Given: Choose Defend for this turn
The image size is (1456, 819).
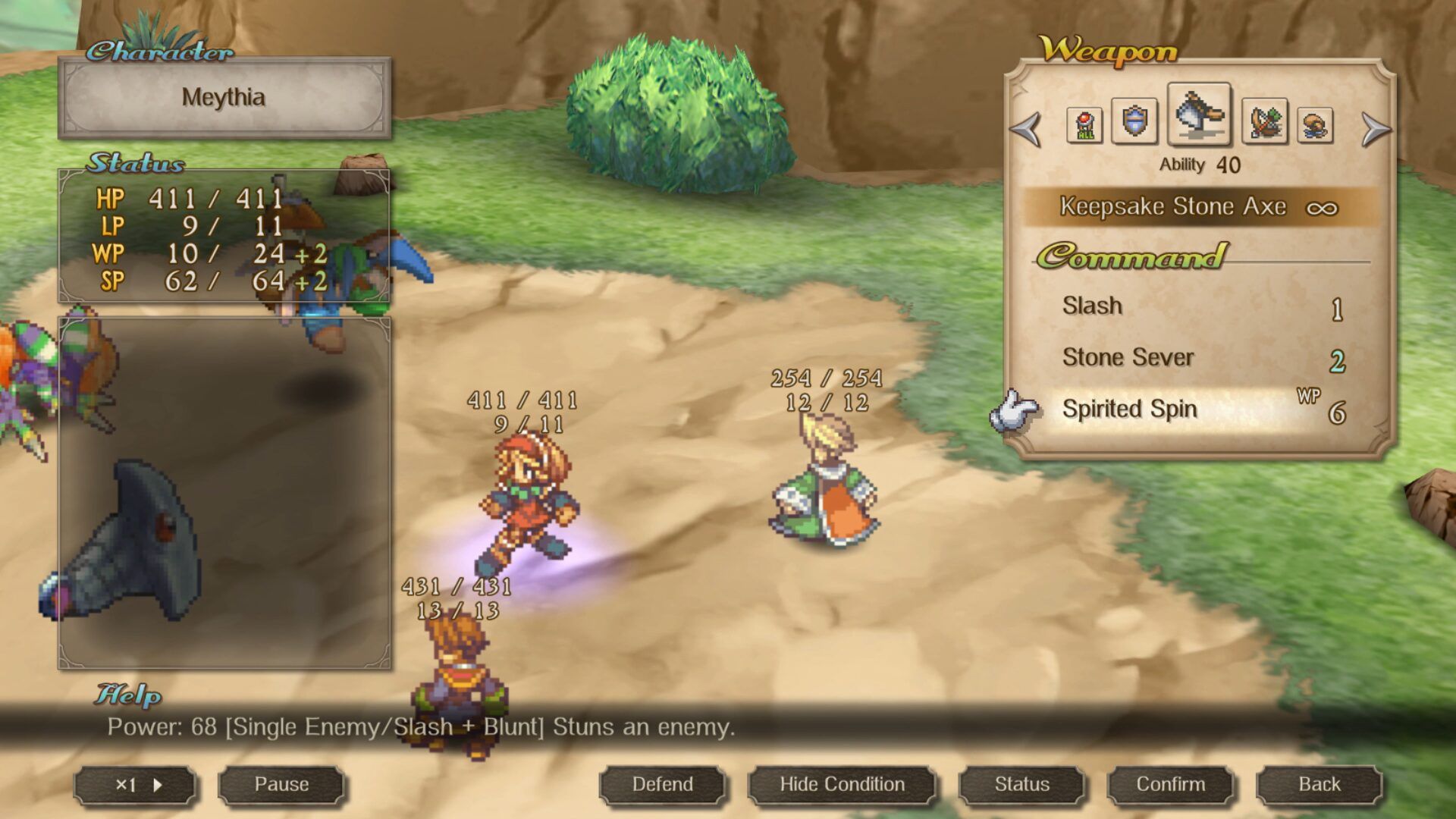Looking at the screenshot, I should [663, 785].
